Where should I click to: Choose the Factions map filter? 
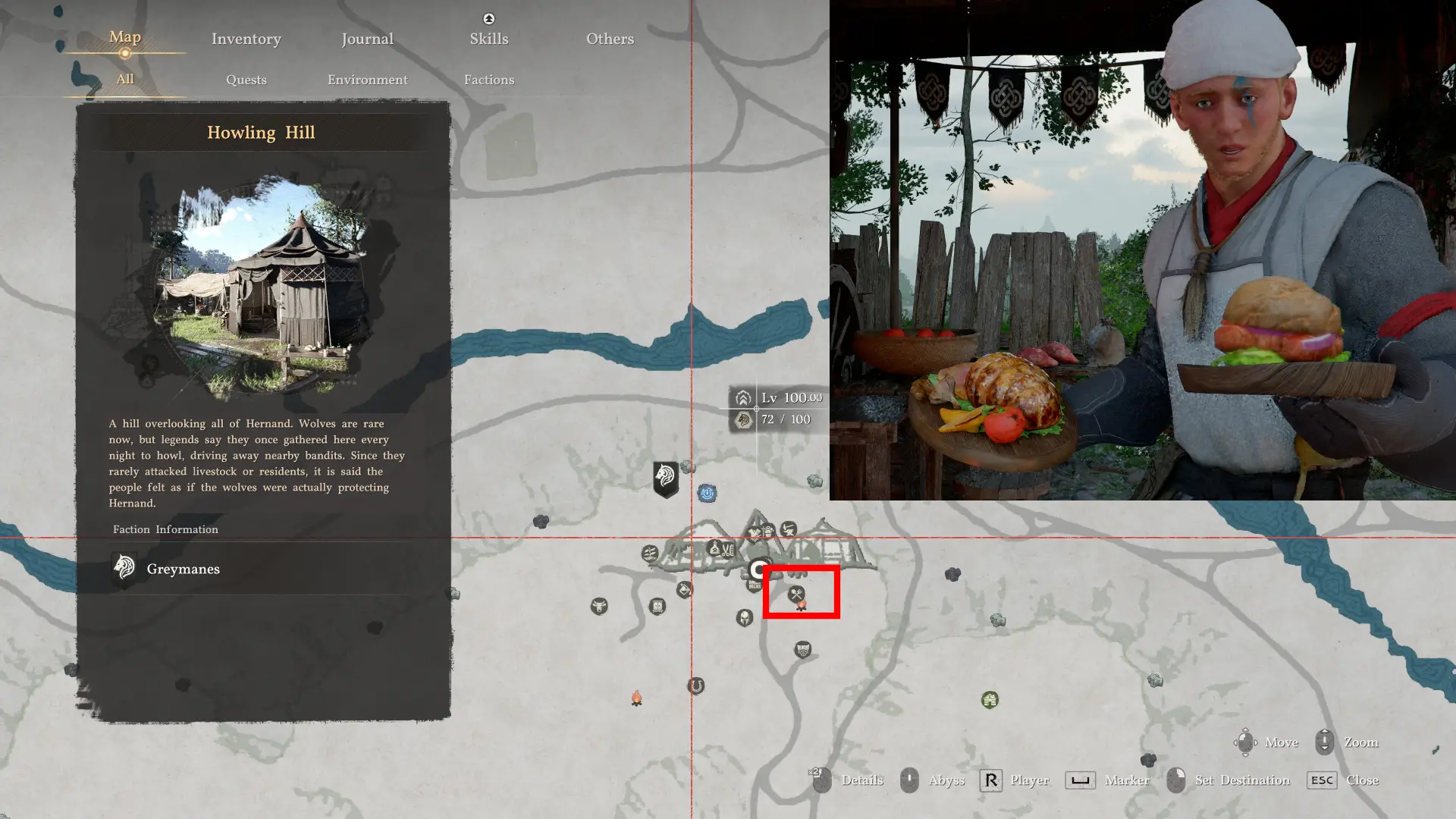[488, 80]
